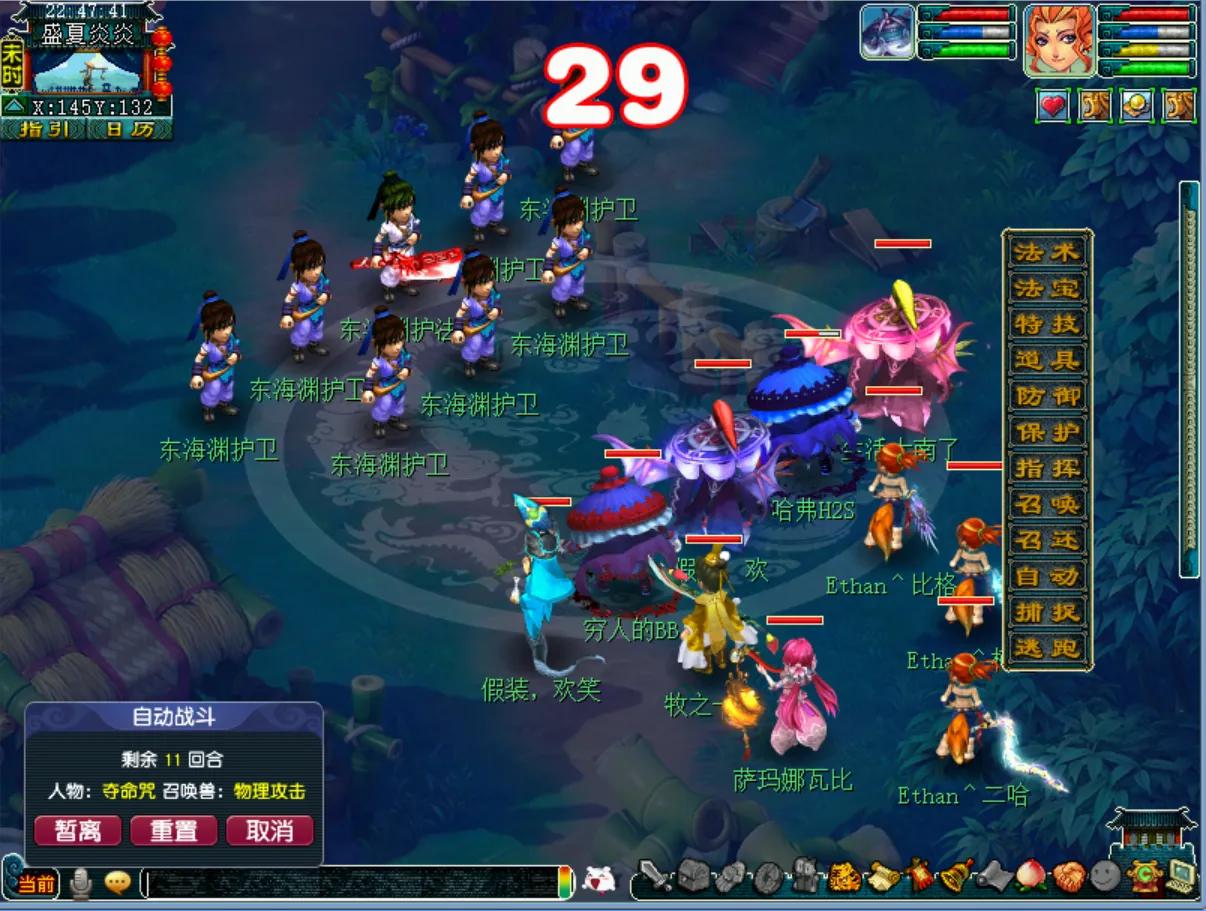
Task: Click the chat input field
Action: 350,882
